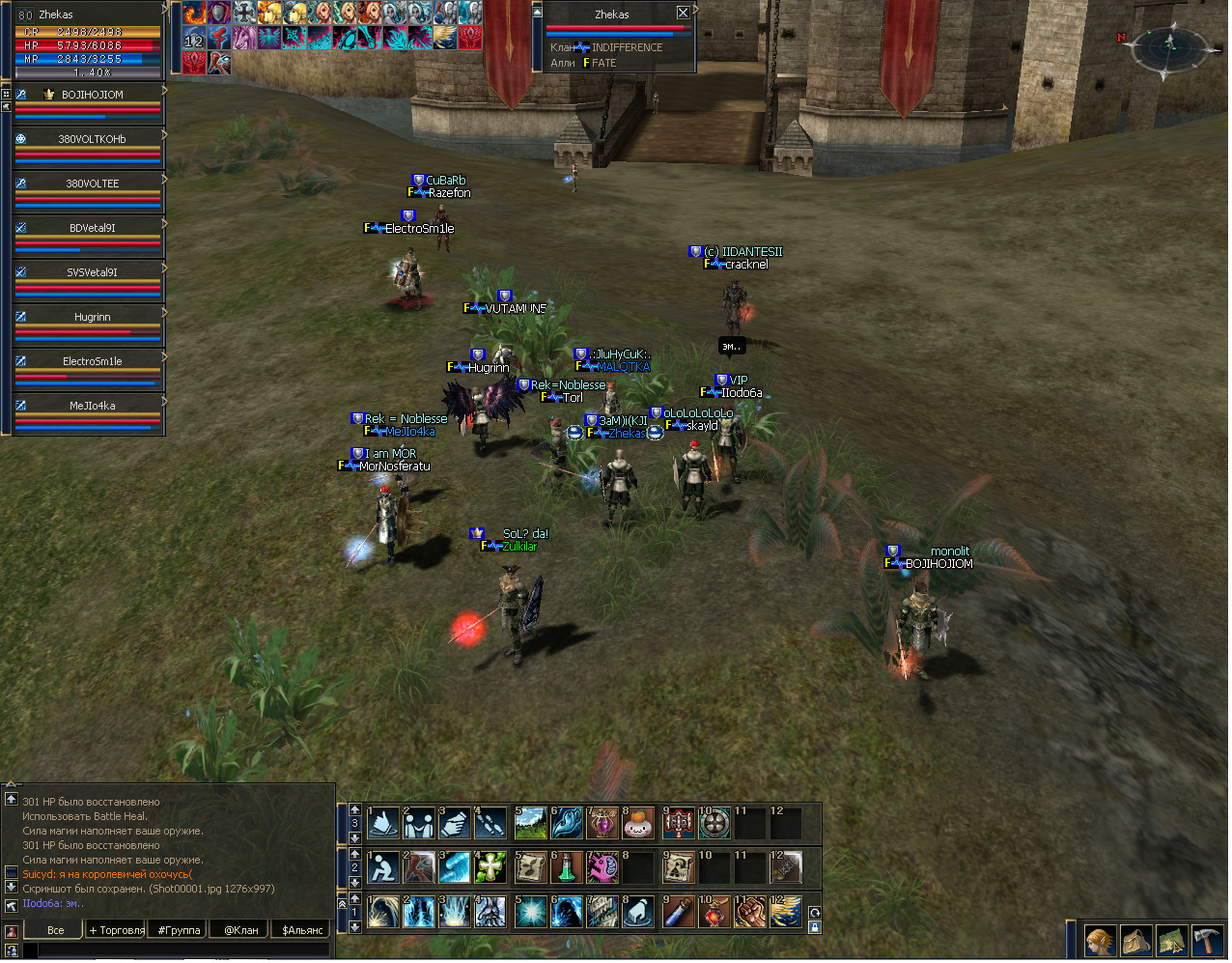Open the world map icon
1232x963 pixels.
1170,941
